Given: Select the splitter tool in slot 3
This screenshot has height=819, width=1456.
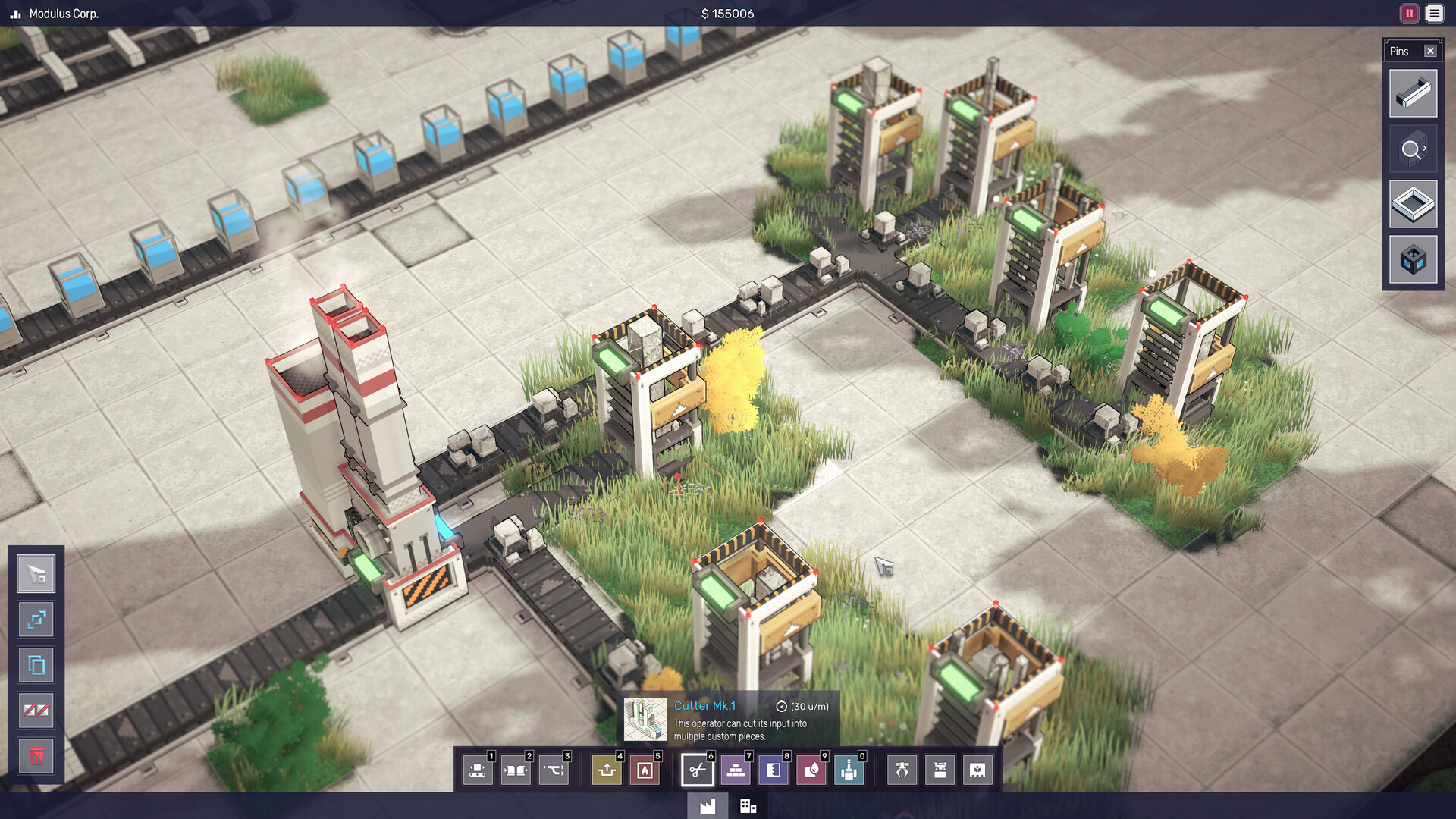Looking at the screenshot, I should click(x=554, y=770).
